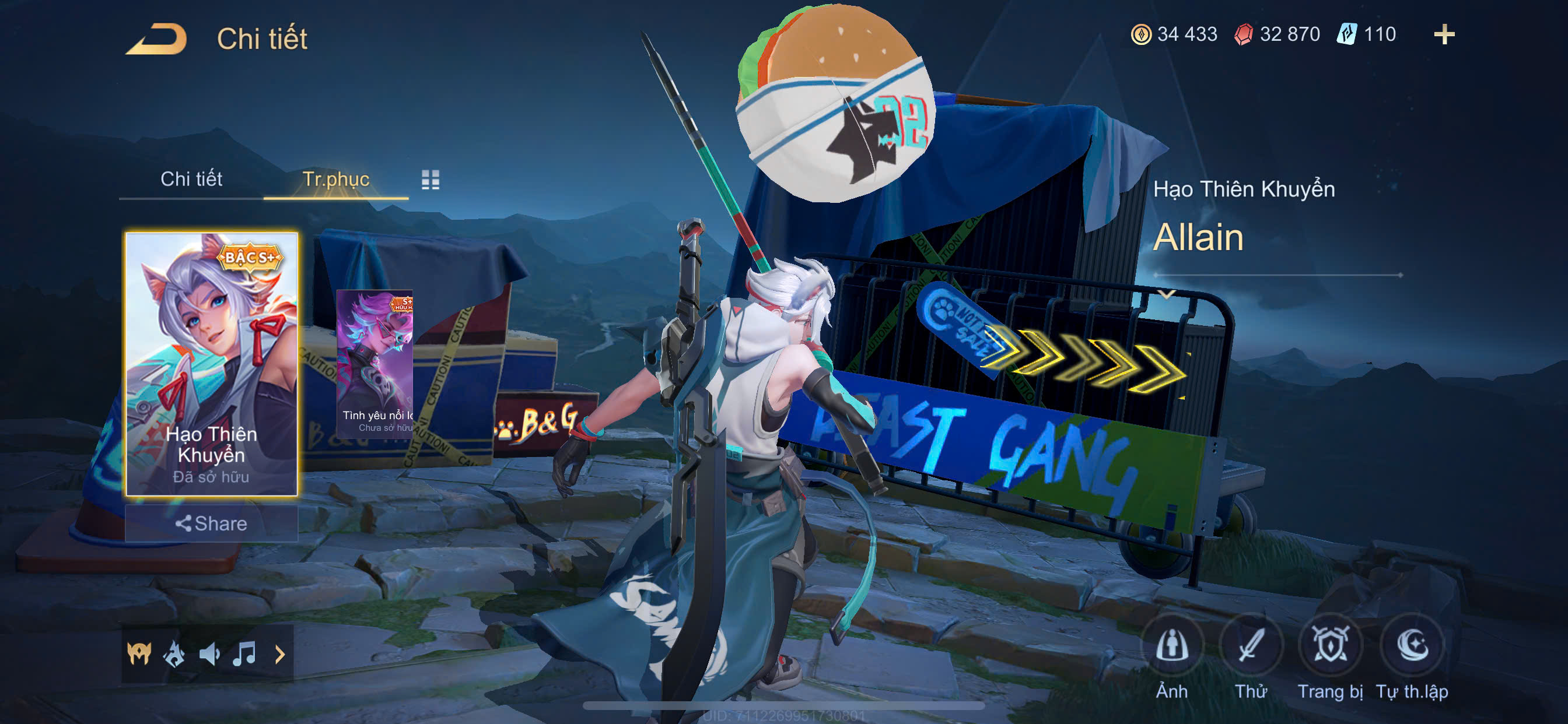1568x724 pixels.
Task: Expand the hero info chevron under Allain
Action: coord(1166,295)
